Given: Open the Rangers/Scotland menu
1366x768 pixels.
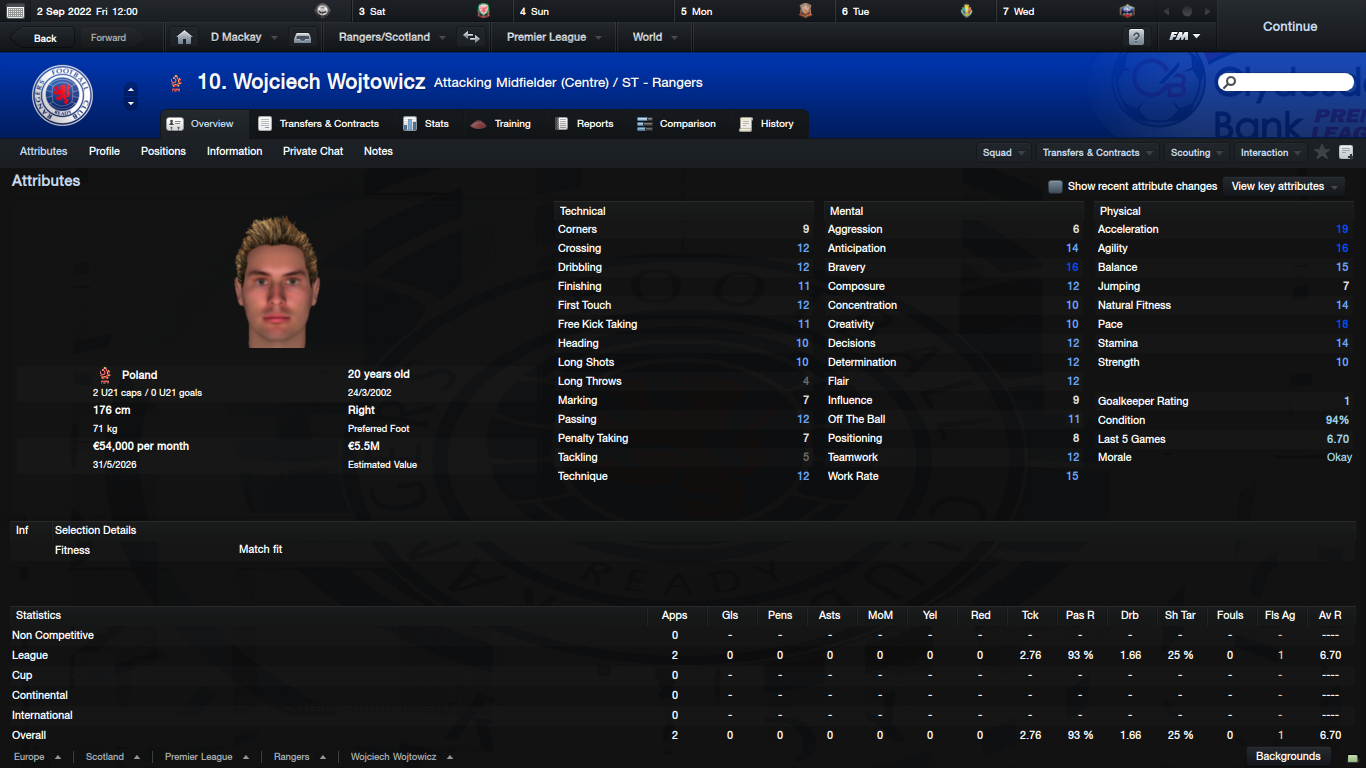Looking at the screenshot, I should coord(385,37).
